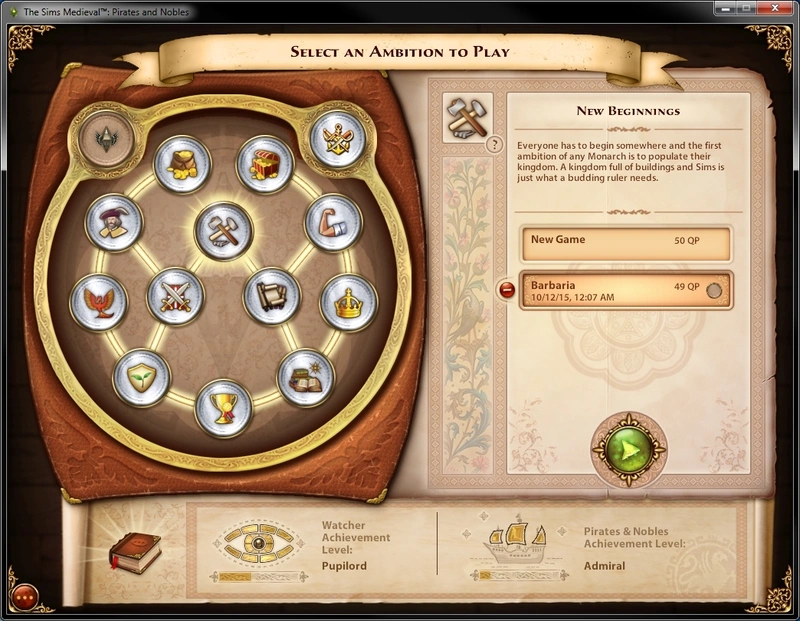Select the flexing arm ambition
Screen dimensions: 800x621
pos(332,222)
